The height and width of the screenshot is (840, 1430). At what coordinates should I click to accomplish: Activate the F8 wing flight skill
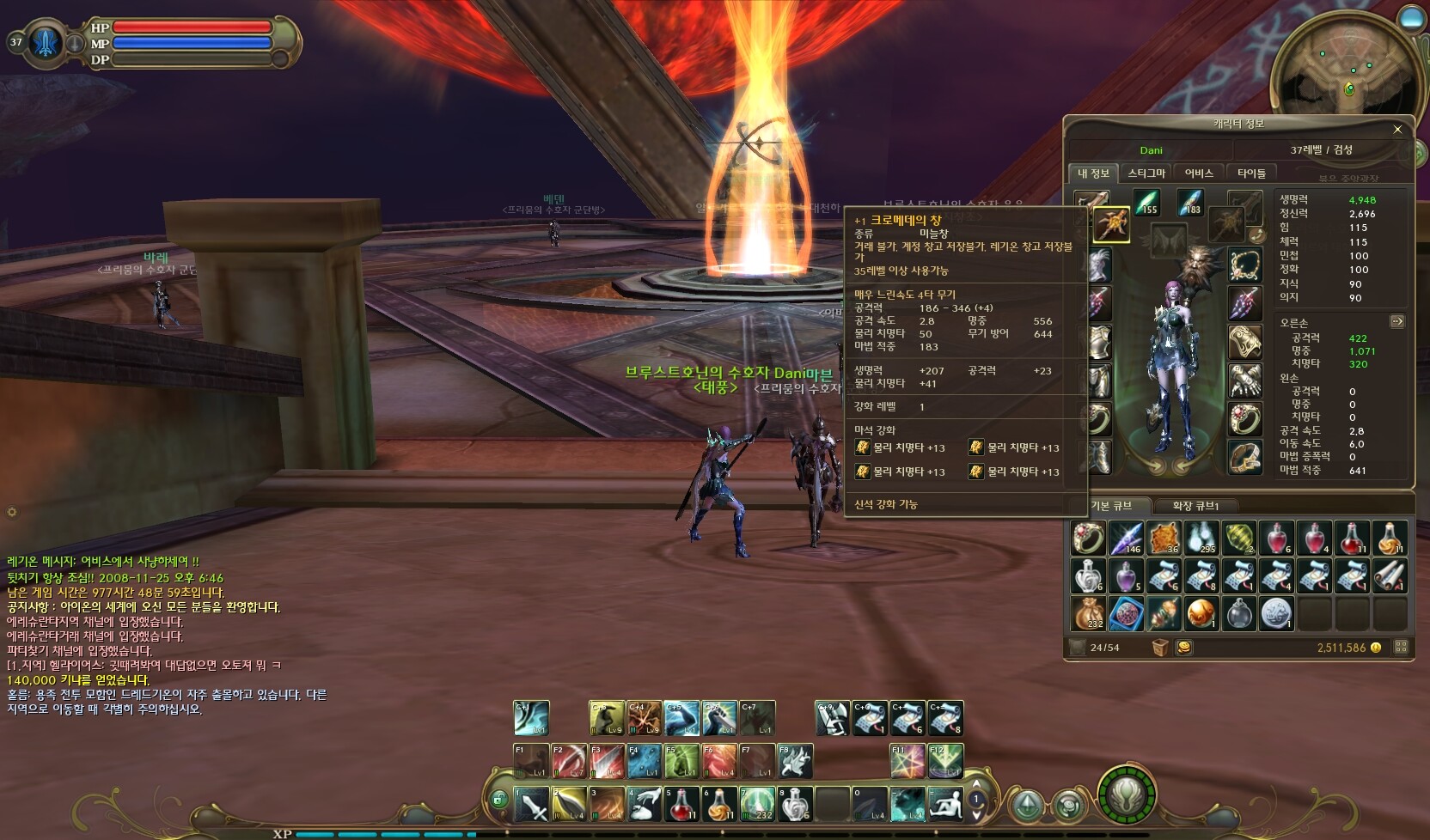coord(795,762)
